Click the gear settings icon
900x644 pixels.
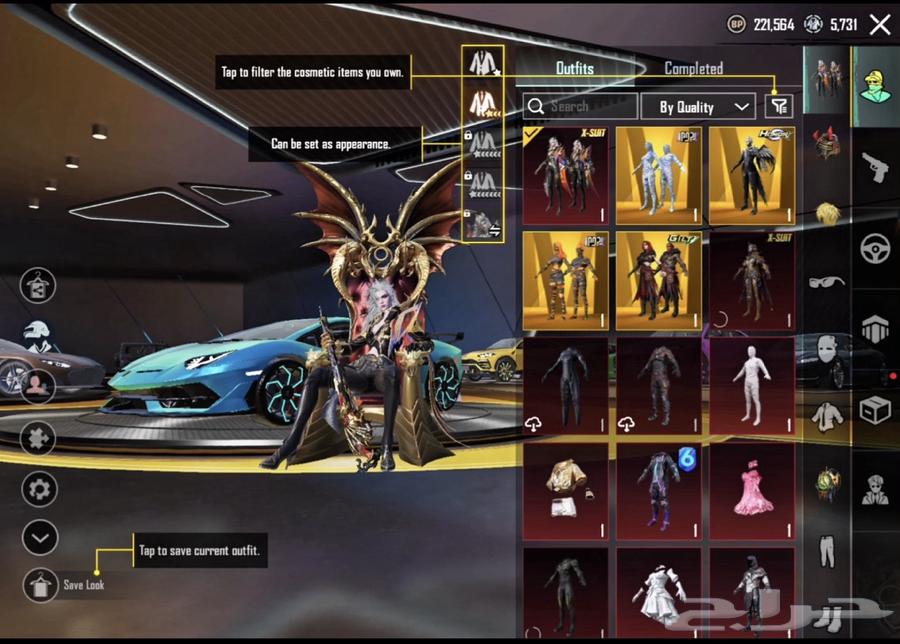click(40, 489)
